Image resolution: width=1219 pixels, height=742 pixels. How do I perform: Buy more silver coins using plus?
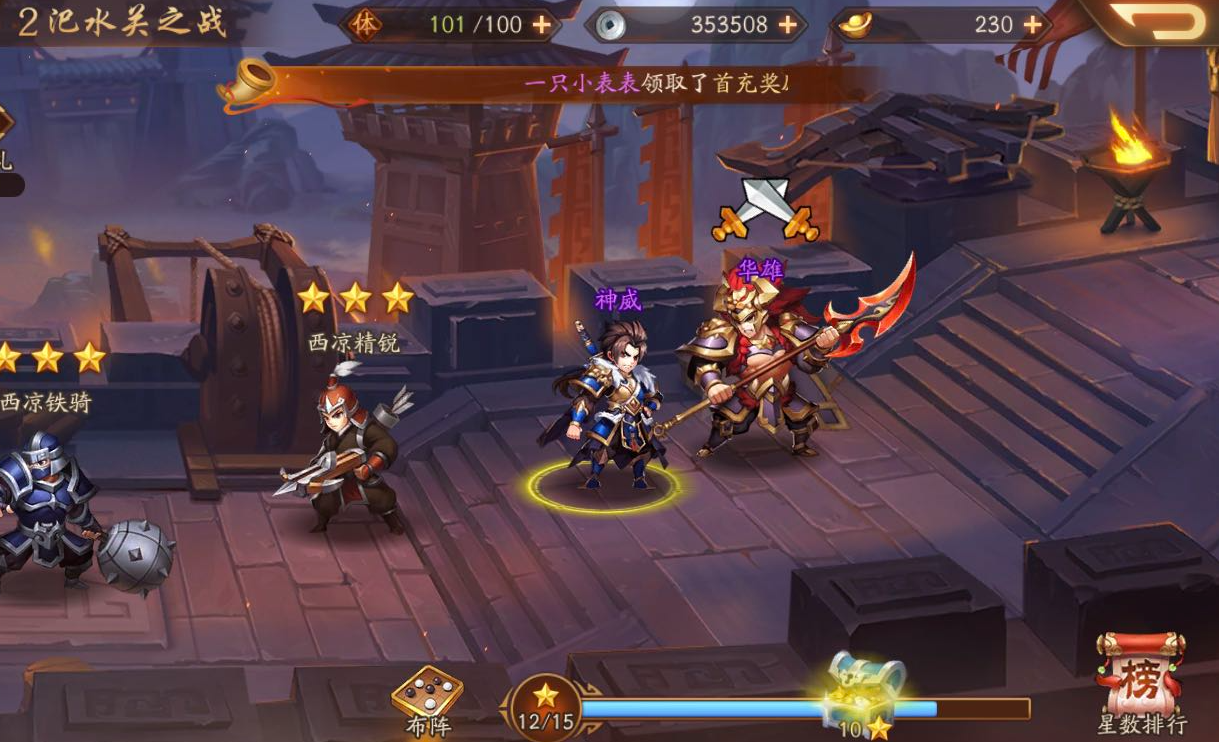787,25
